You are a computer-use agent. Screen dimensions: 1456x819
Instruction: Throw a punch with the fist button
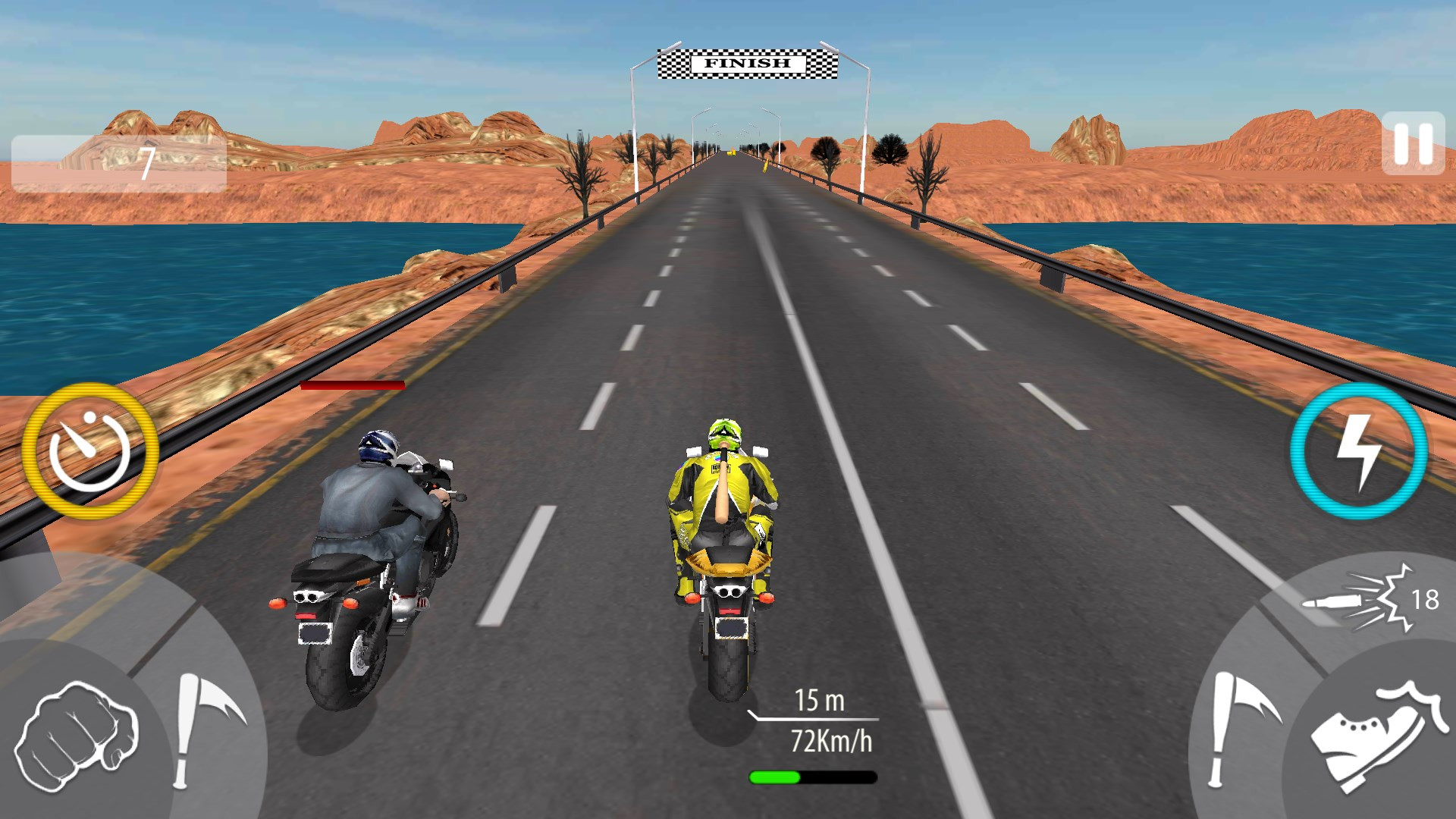(x=76, y=736)
